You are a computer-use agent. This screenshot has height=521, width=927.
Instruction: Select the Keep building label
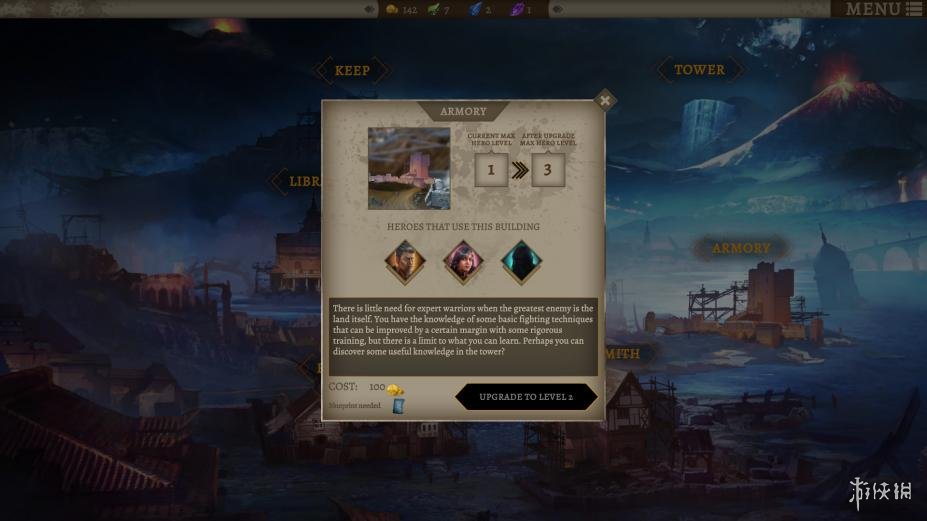click(x=351, y=70)
